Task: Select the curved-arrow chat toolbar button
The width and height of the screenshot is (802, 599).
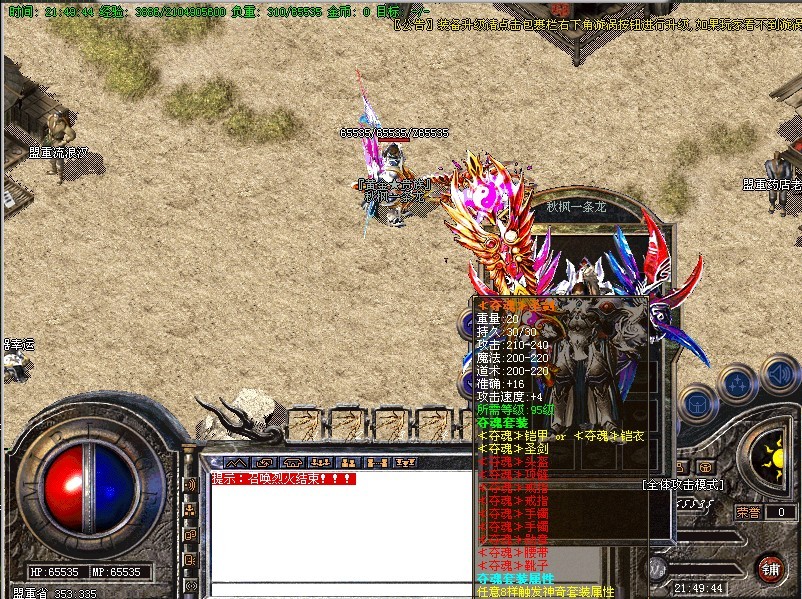Action: coord(264,463)
